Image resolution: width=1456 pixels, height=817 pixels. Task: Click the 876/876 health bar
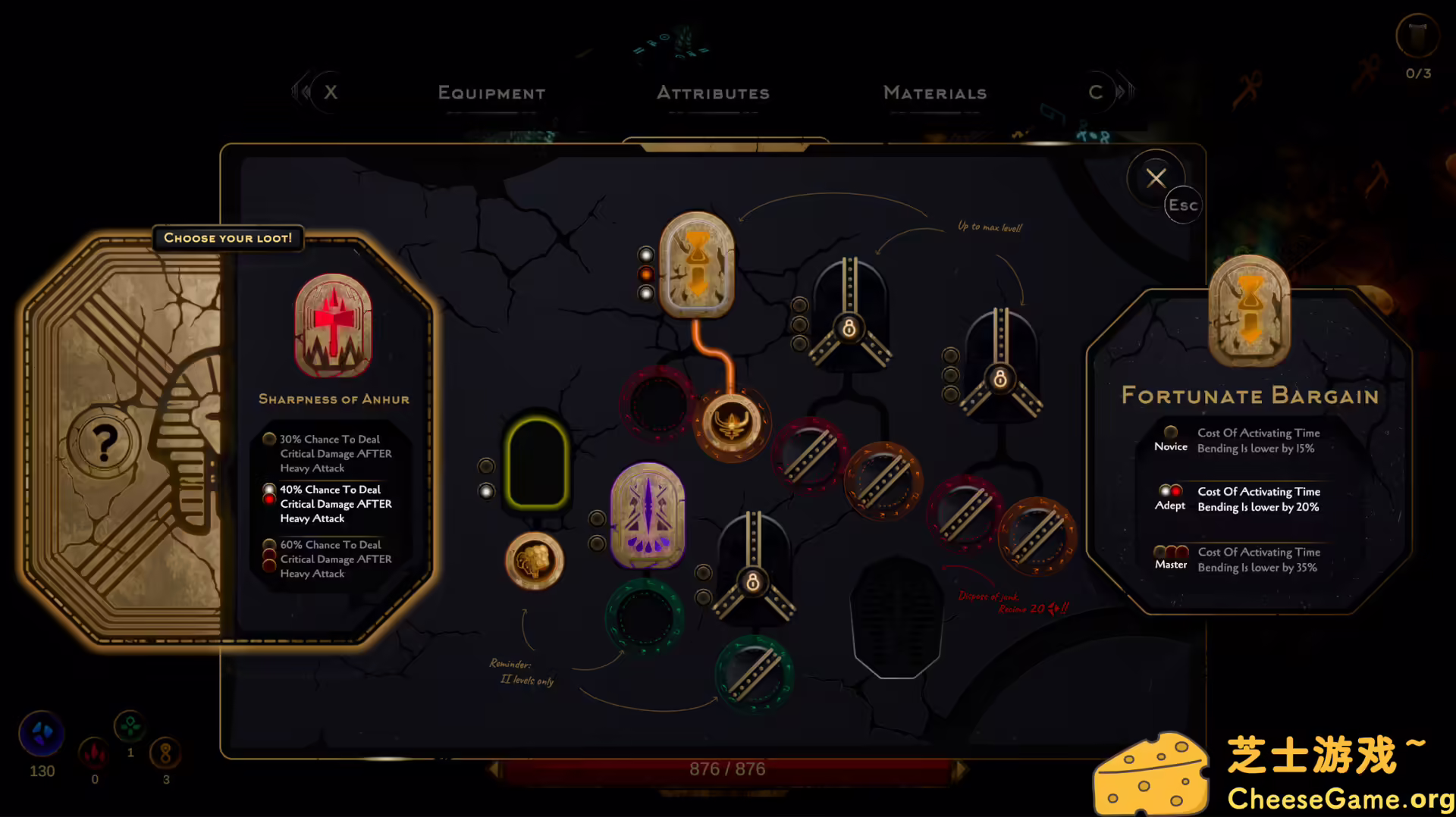(x=726, y=768)
